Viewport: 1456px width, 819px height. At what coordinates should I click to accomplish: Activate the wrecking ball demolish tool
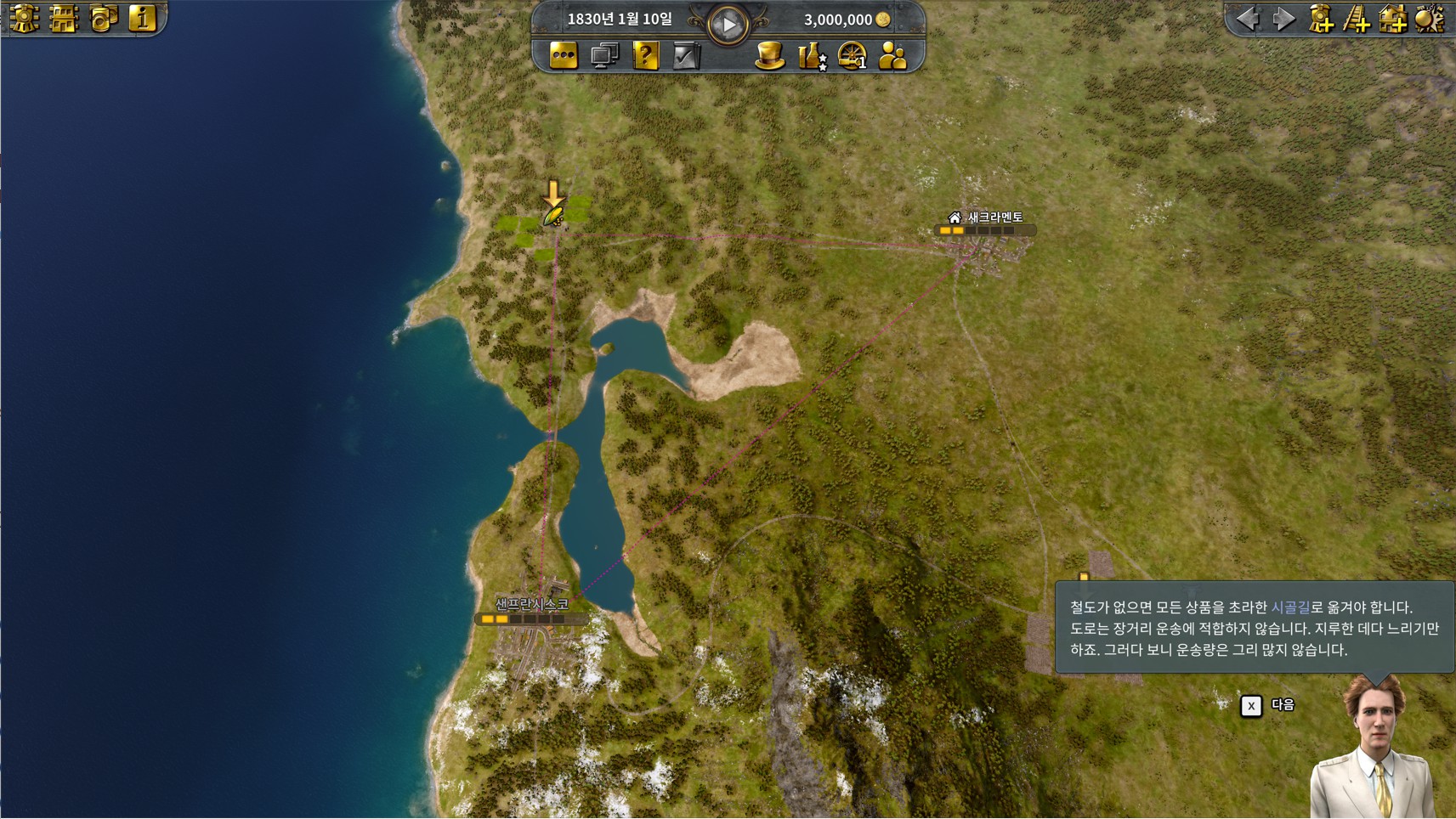(x=1430, y=18)
